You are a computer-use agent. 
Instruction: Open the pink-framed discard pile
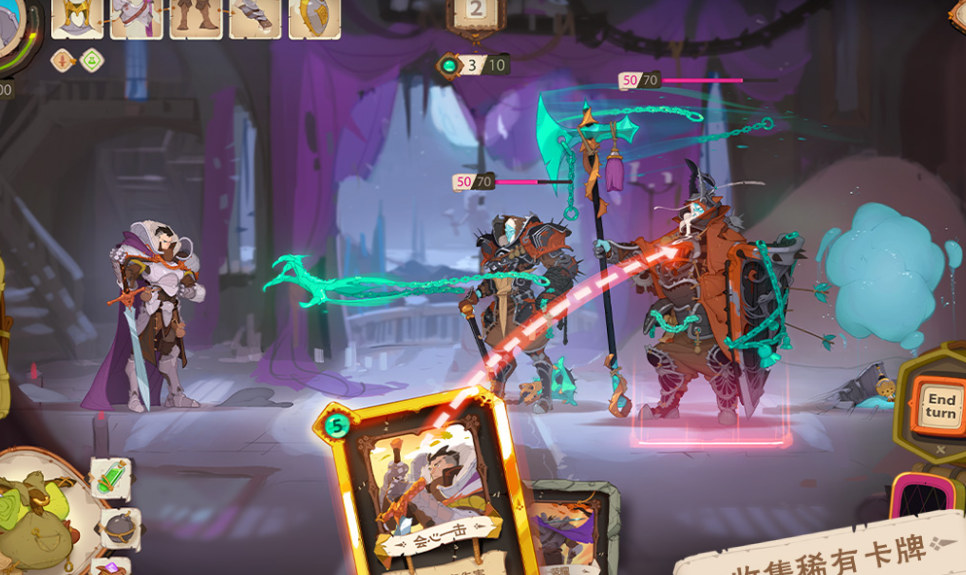920,497
